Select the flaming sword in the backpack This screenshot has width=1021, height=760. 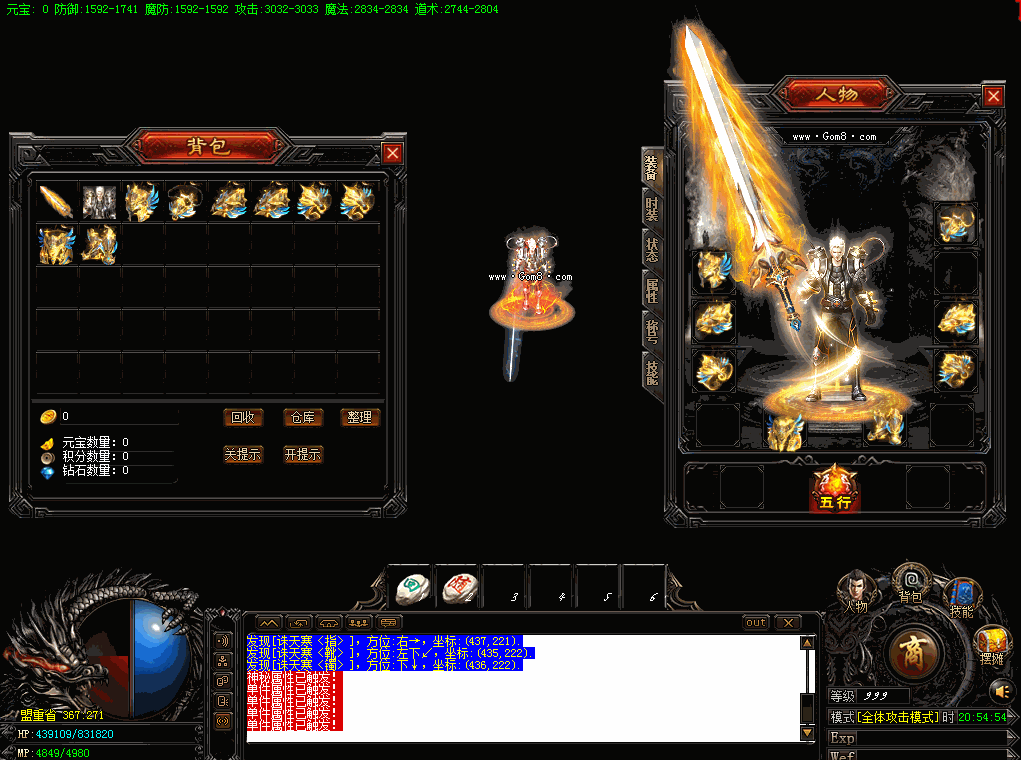tap(56, 201)
